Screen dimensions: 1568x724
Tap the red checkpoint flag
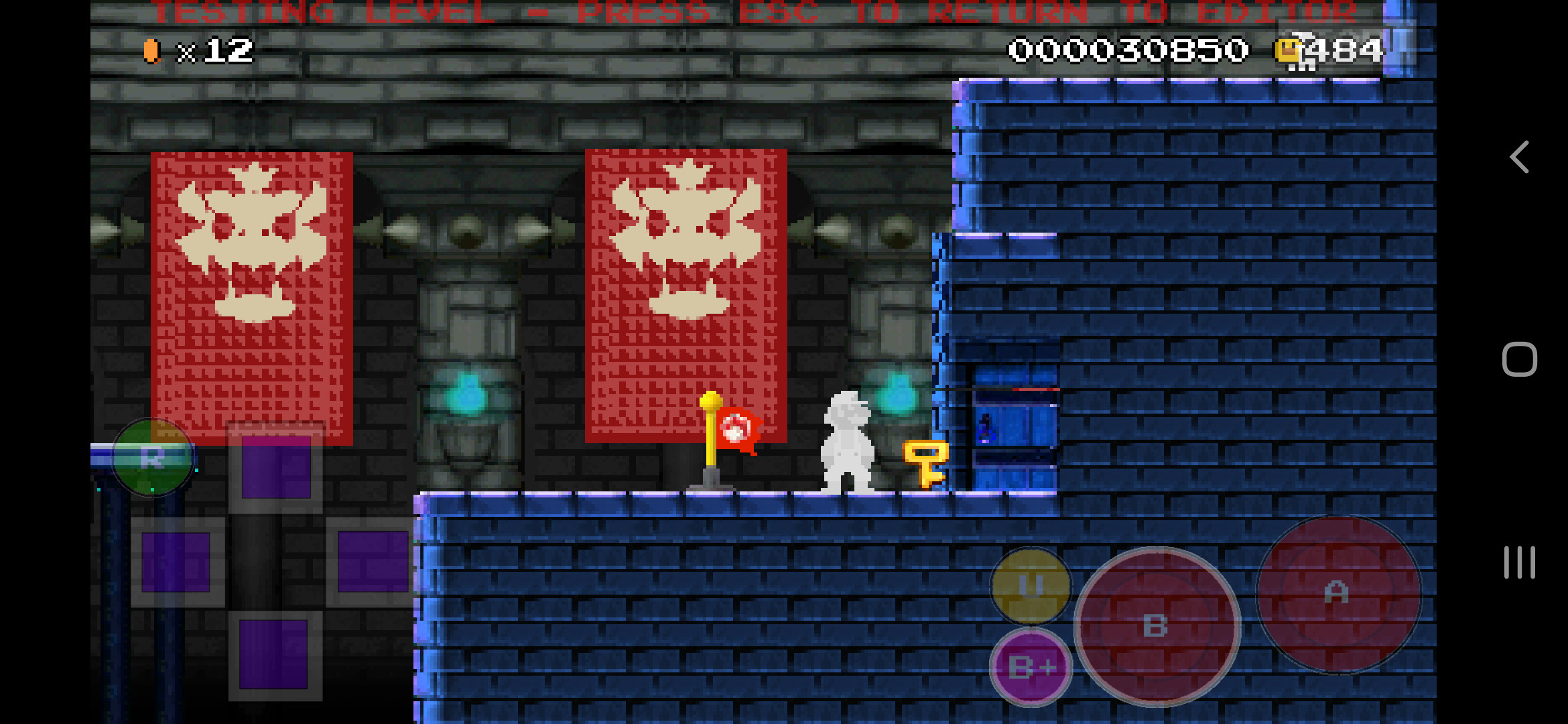pyautogui.click(x=739, y=427)
